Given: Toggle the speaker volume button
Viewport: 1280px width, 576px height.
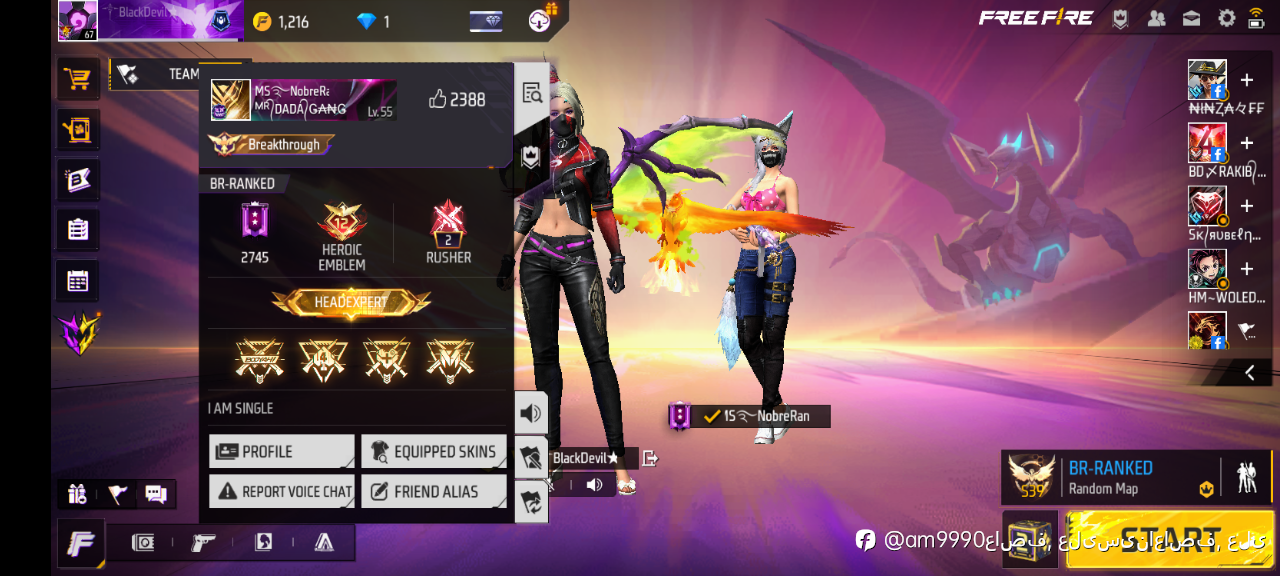Looking at the screenshot, I should tap(531, 412).
